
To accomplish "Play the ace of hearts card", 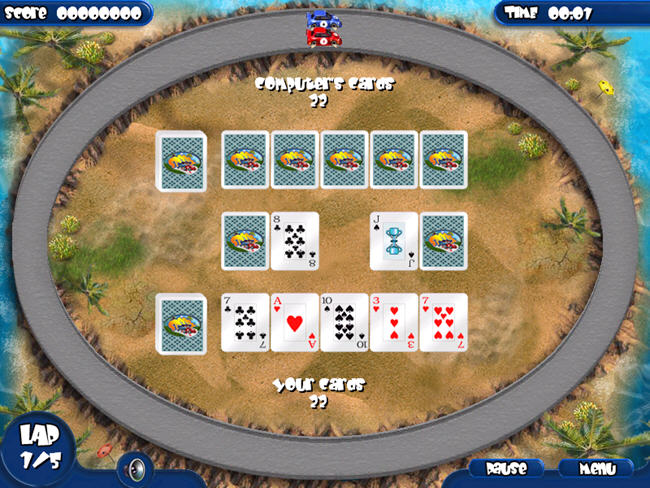I will 295,322.
